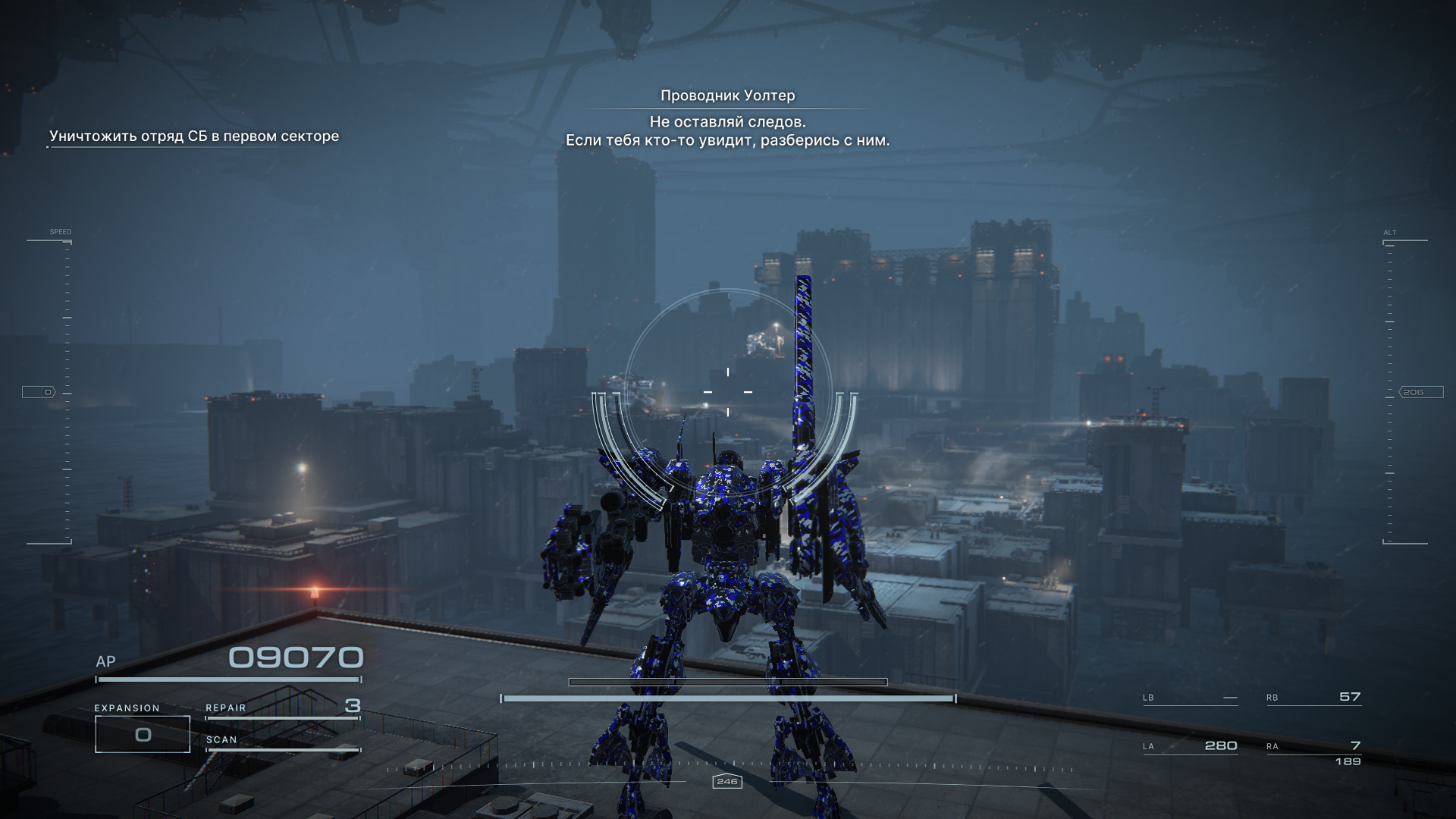
Task: Select the LA left arm weapon slot
Action: [1190, 746]
